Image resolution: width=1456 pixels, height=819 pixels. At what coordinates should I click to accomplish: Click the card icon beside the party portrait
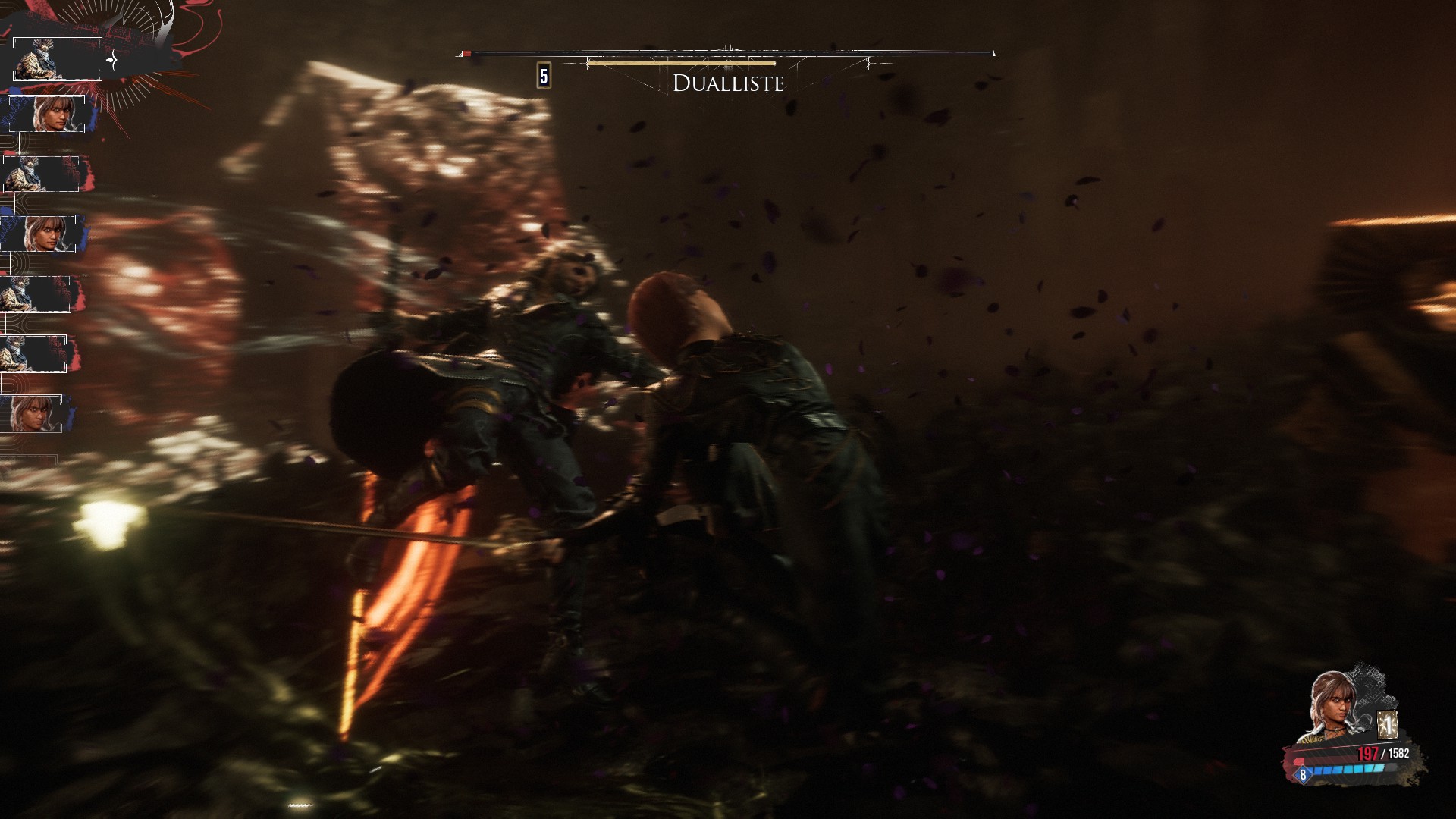click(1388, 725)
